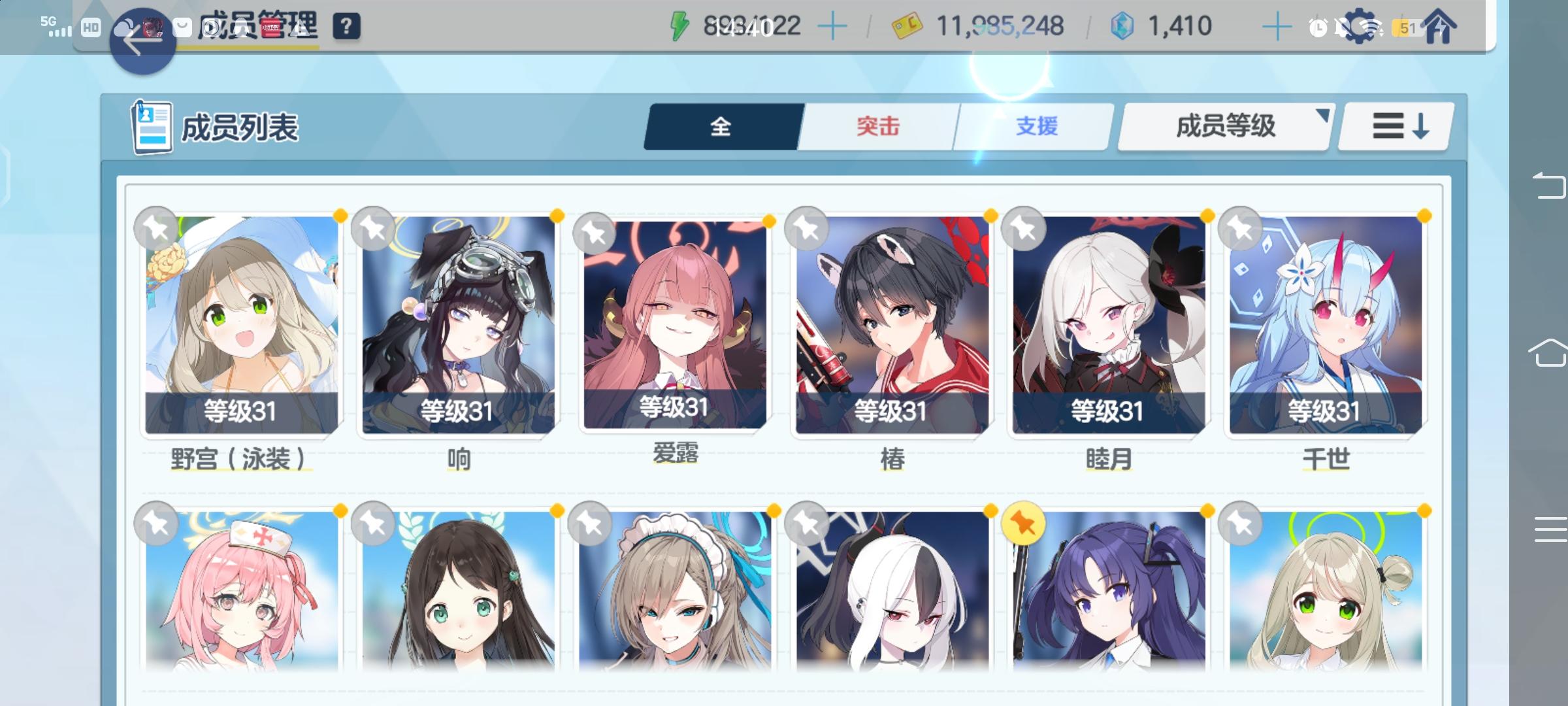Pin the card of 千世
The image size is (1568, 706).
(x=1241, y=228)
